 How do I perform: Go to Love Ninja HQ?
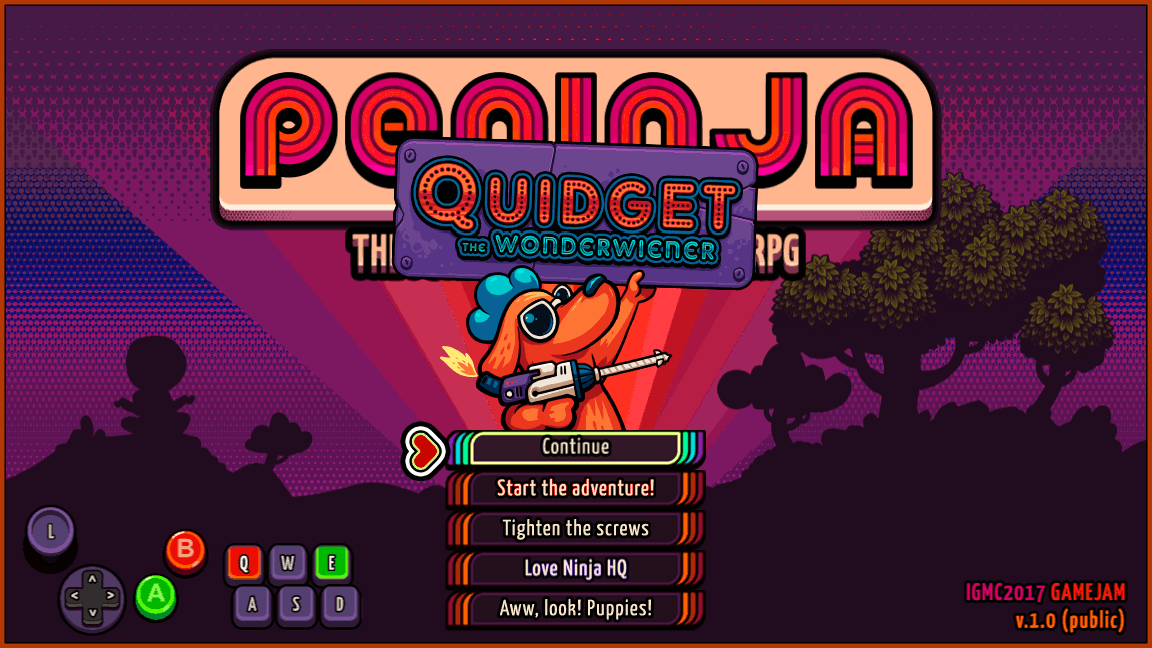click(x=575, y=569)
